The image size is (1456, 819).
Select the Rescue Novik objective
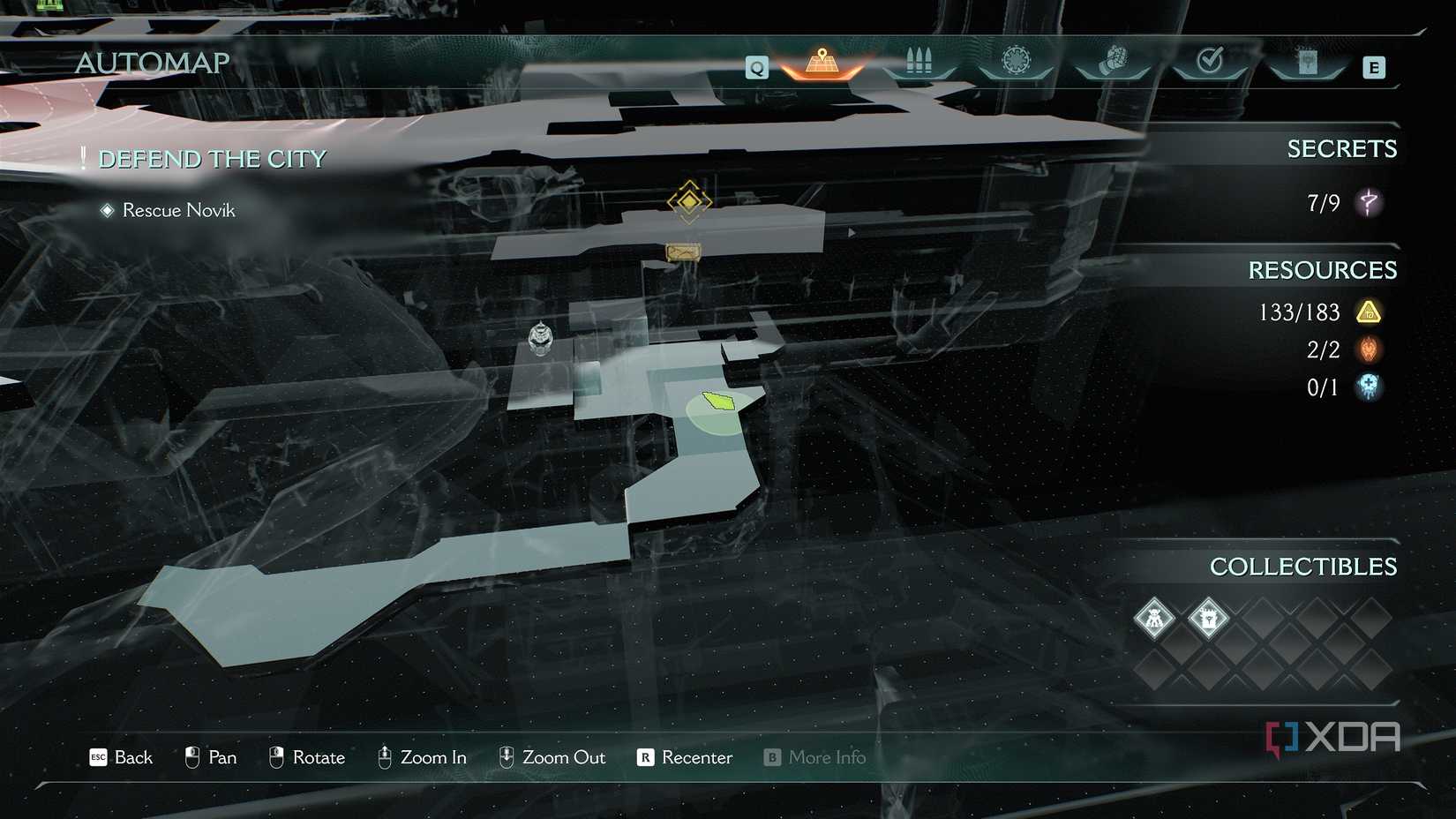tap(178, 210)
